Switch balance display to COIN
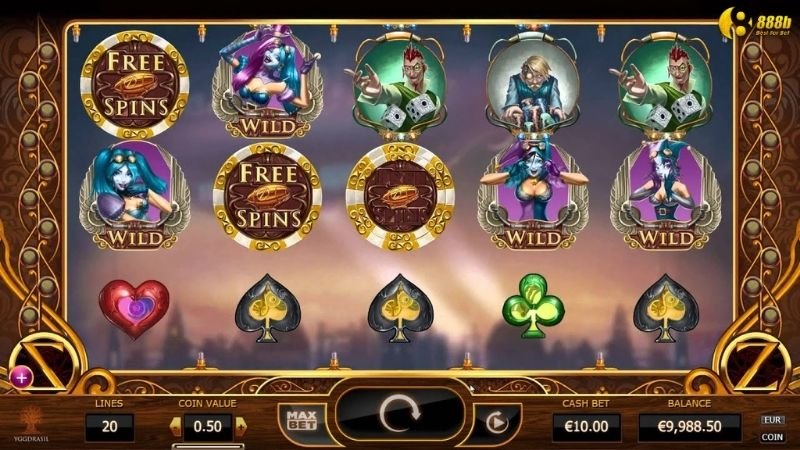 [x=772, y=437]
